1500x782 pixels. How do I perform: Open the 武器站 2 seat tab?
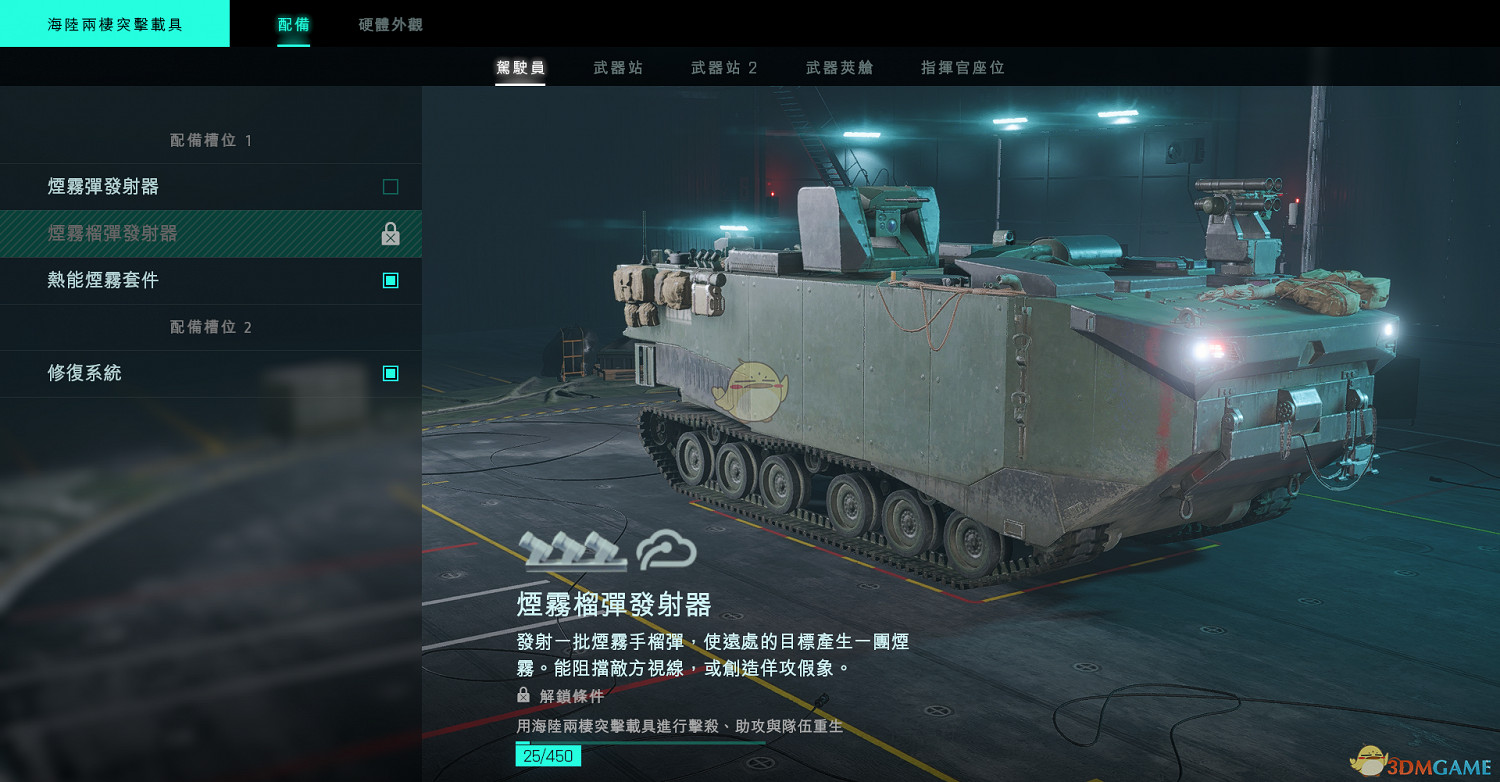pyautogui.click(x=723, y=67)
